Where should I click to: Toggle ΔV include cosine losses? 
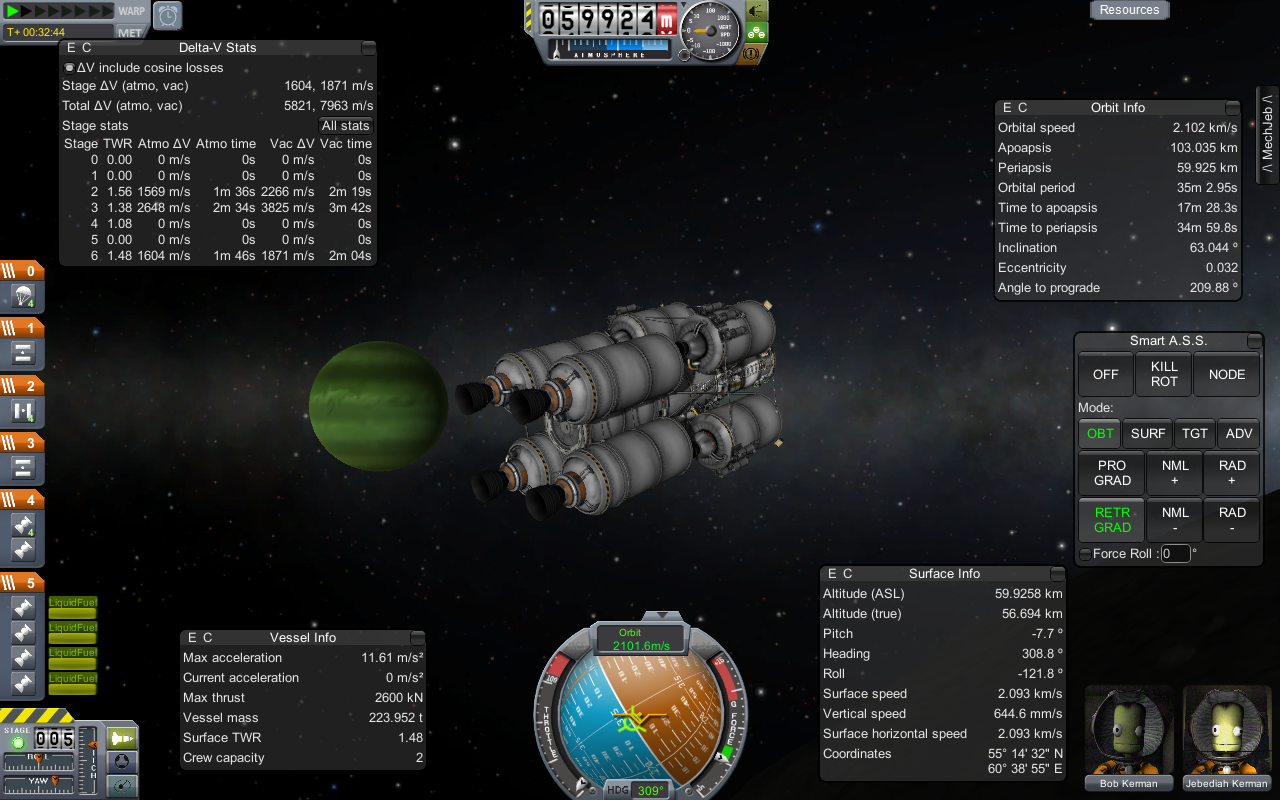[x=69, y=68]
